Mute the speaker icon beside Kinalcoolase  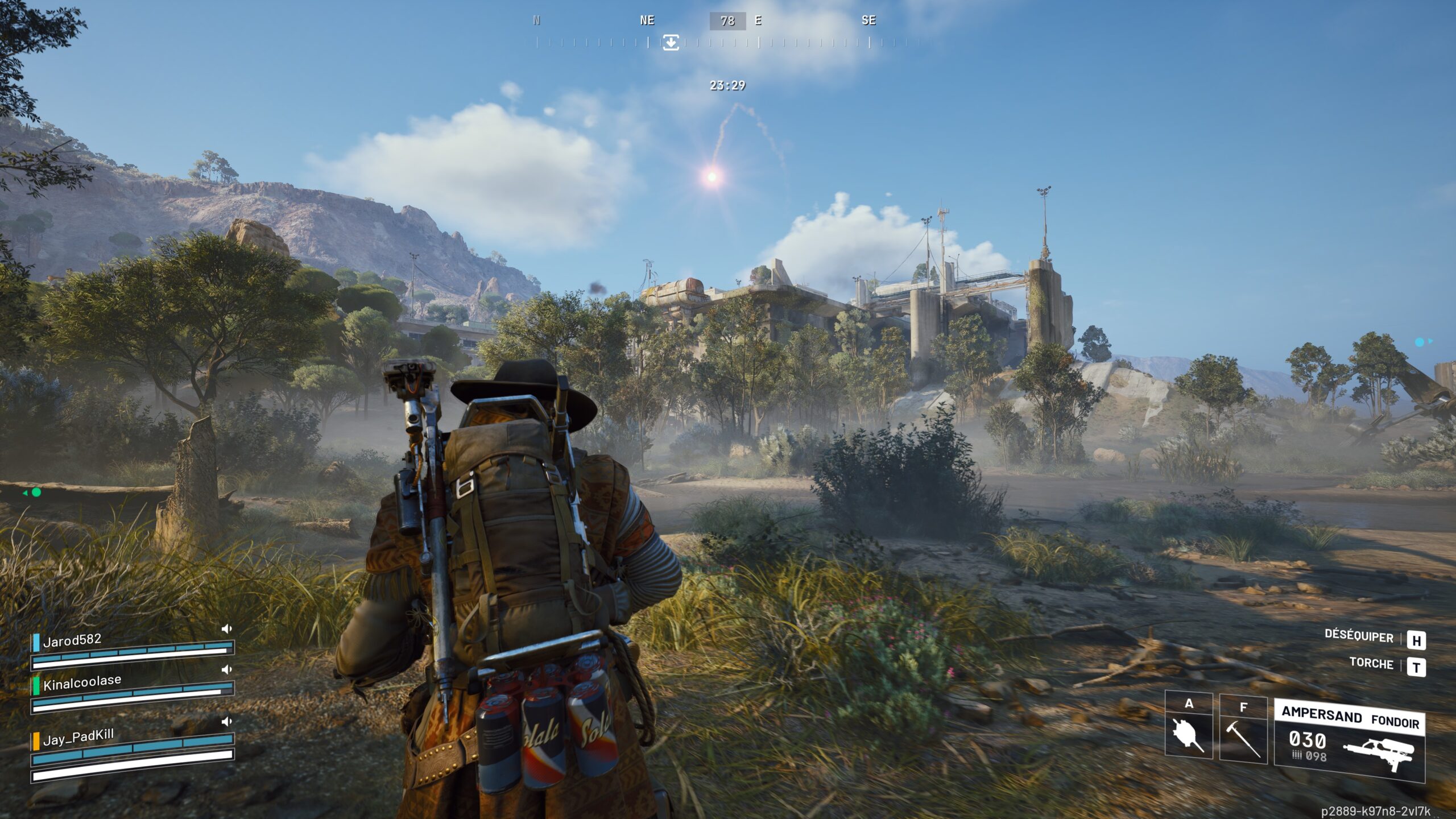click(x=226, y=668)
